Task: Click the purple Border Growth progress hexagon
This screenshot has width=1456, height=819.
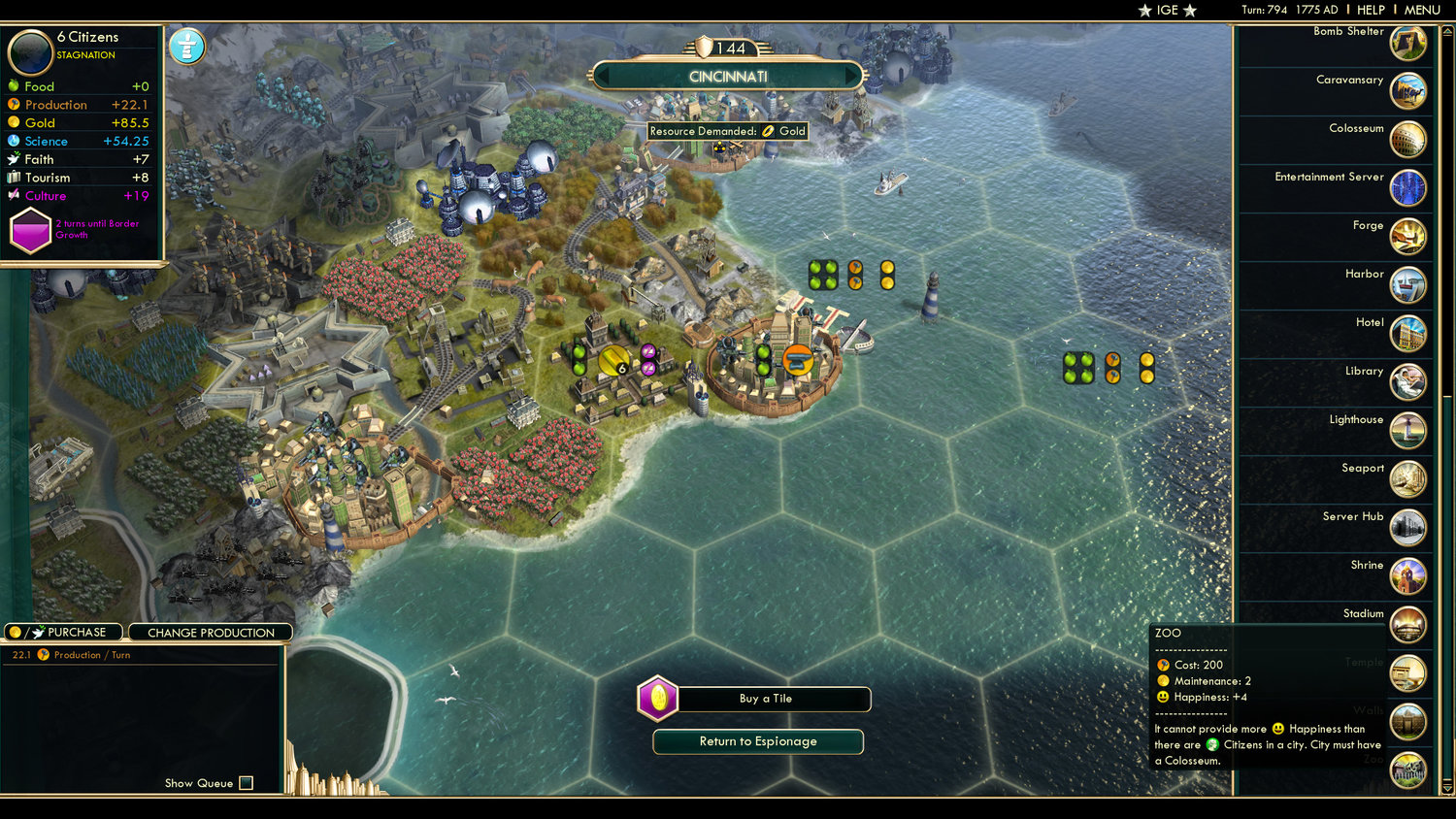Action: point(29,230)
